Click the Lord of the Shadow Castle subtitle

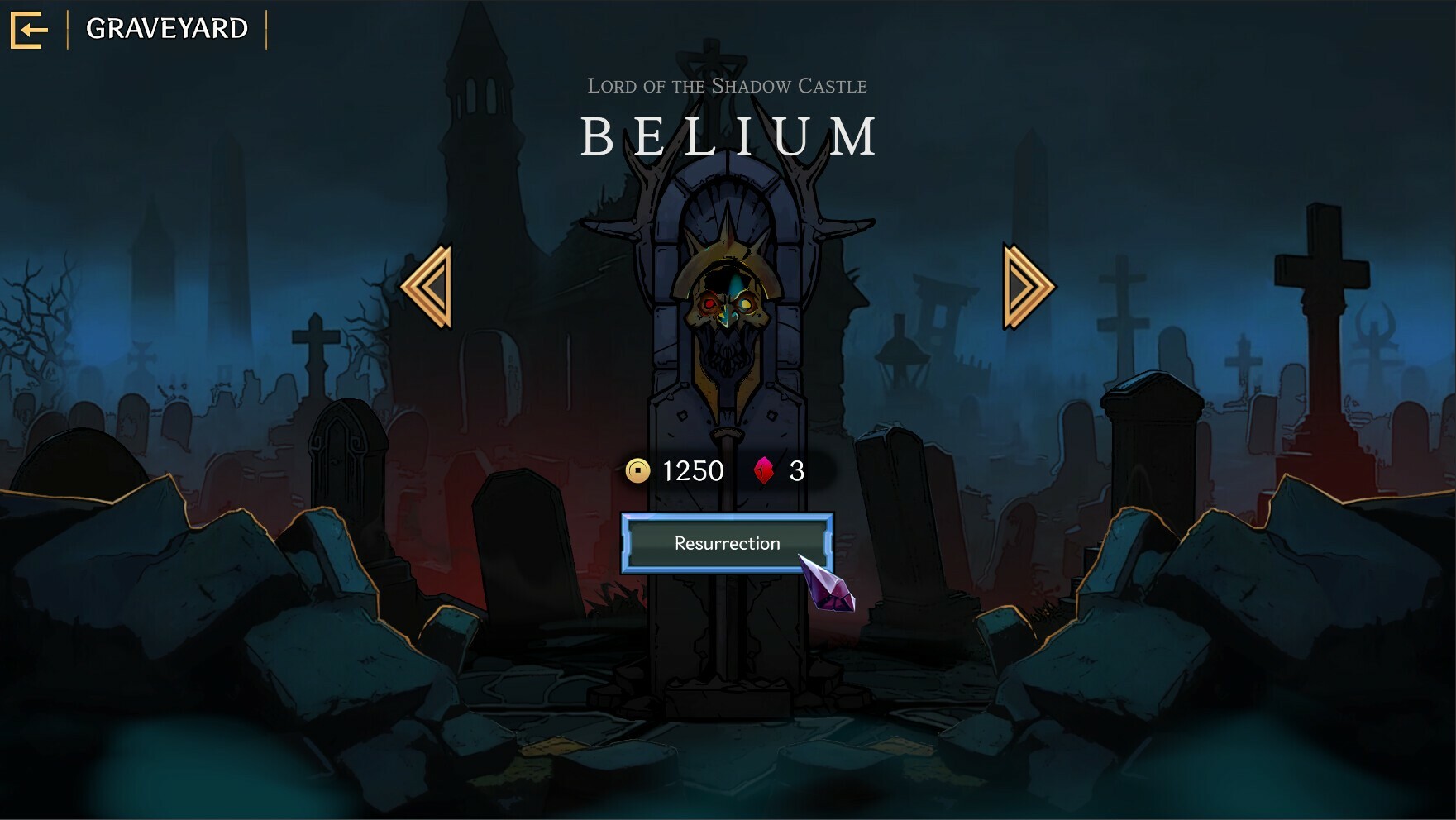tap(728, 85)
